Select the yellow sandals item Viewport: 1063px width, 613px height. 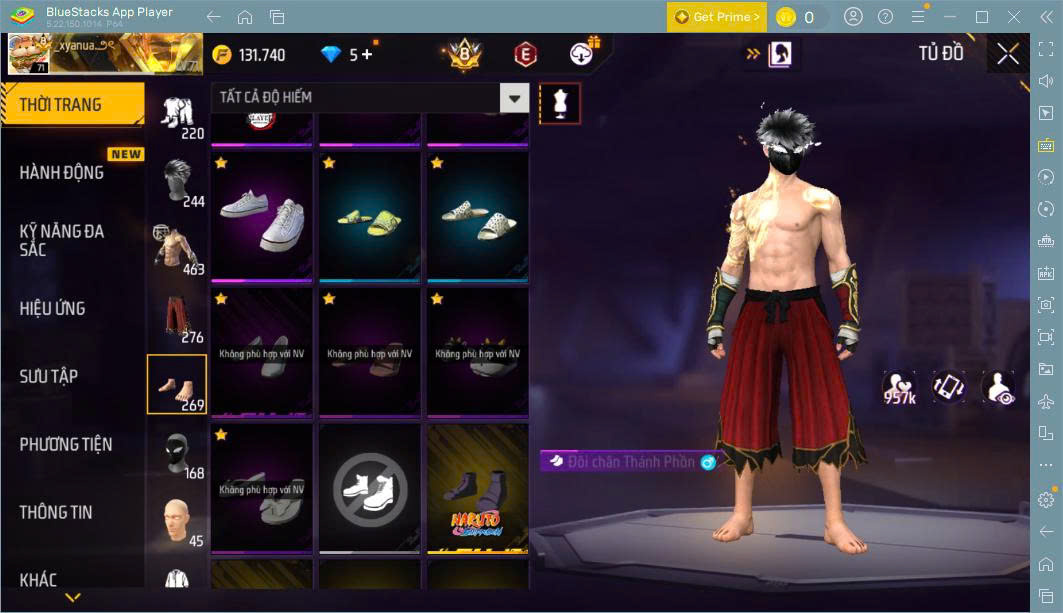pos(370,217)
